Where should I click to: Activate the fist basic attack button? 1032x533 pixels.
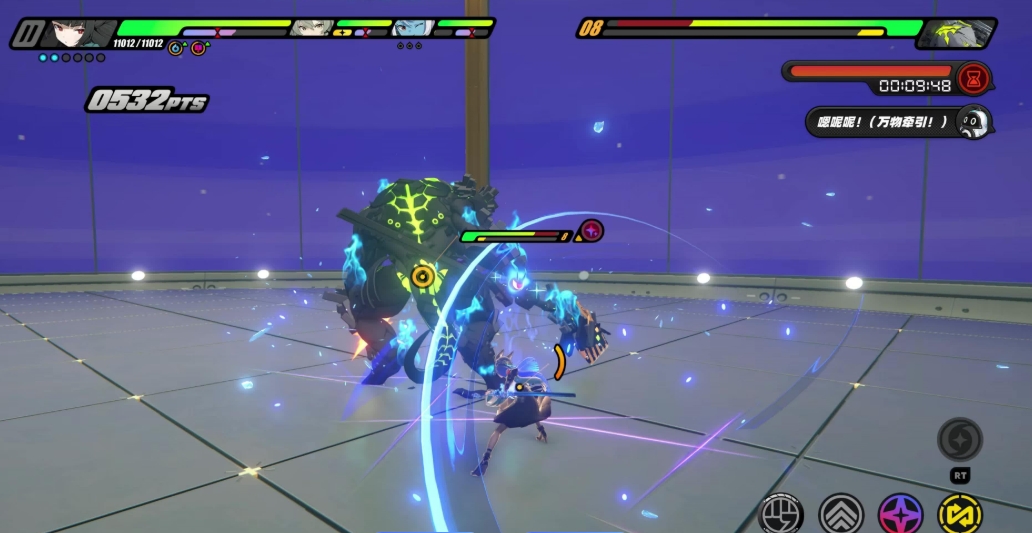(x=781, y=514)
